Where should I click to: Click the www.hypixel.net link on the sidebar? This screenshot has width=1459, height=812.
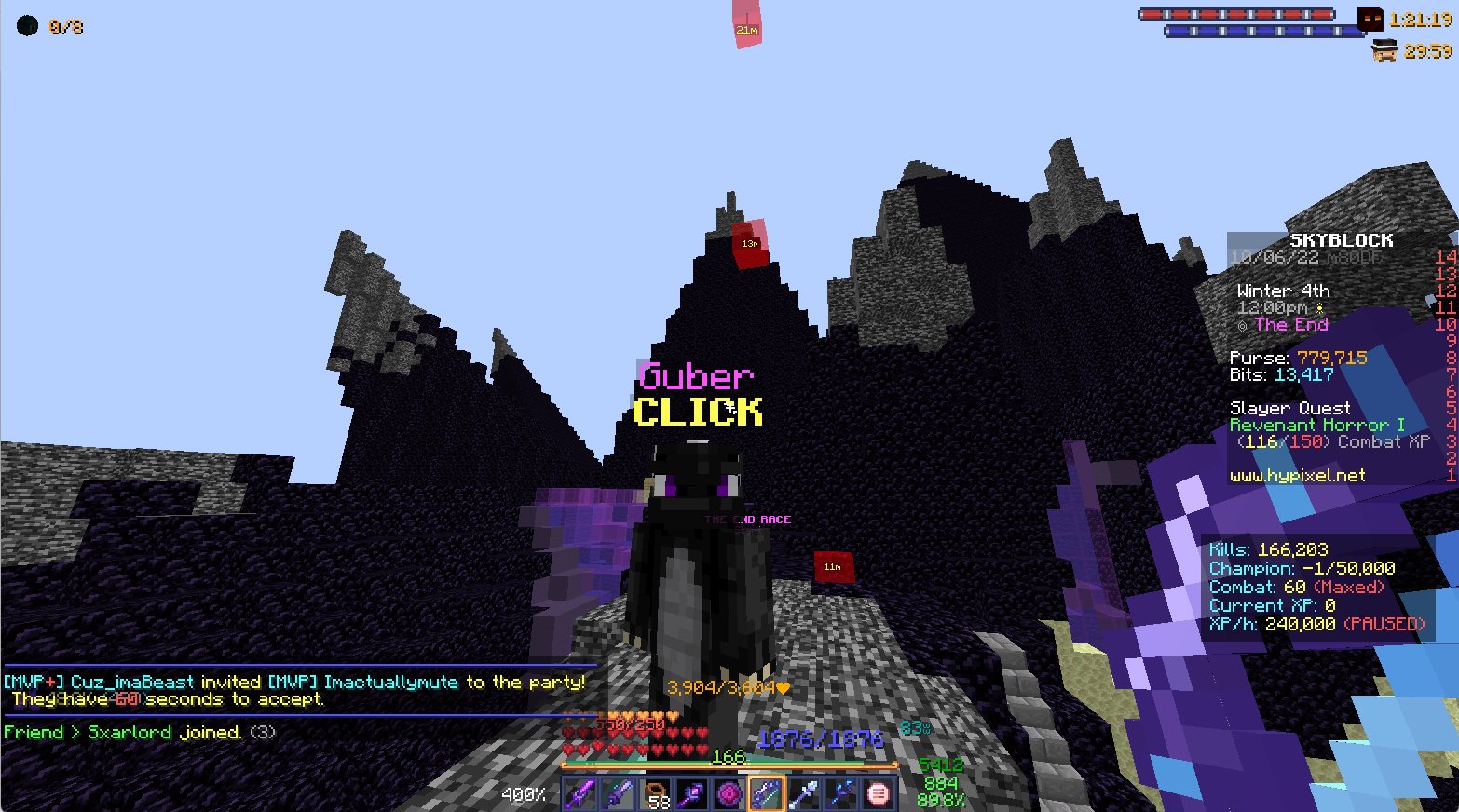pos(1298,476)
